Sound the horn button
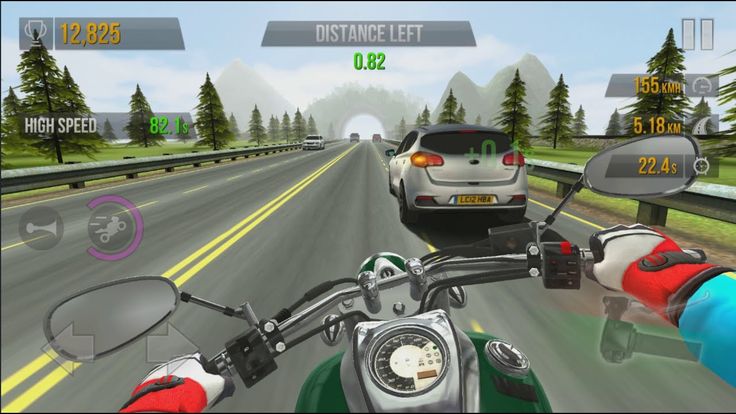This screenshot has width=736, height=414. [40, 227]
